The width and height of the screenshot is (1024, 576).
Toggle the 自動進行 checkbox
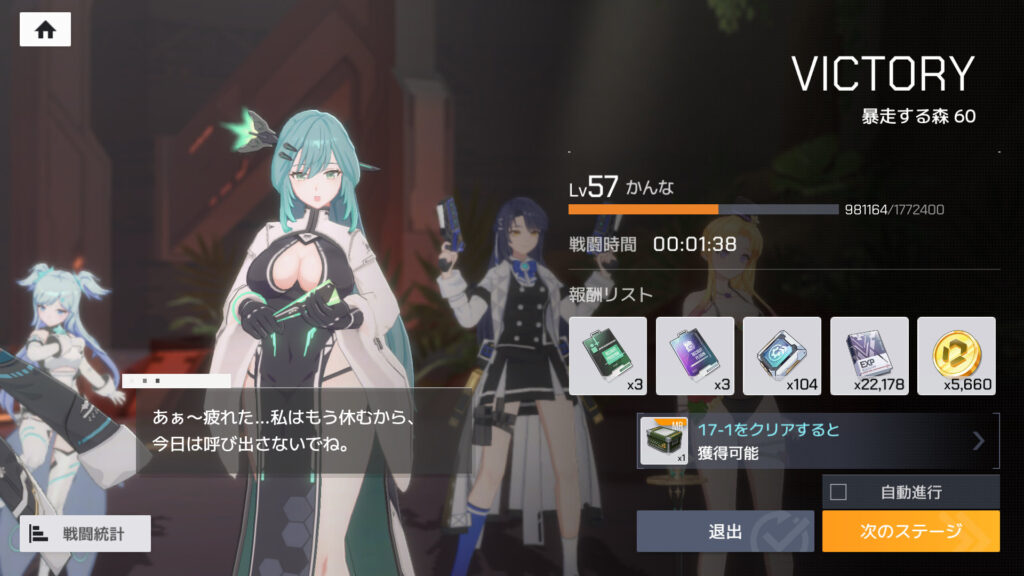[x=839, y=492]
